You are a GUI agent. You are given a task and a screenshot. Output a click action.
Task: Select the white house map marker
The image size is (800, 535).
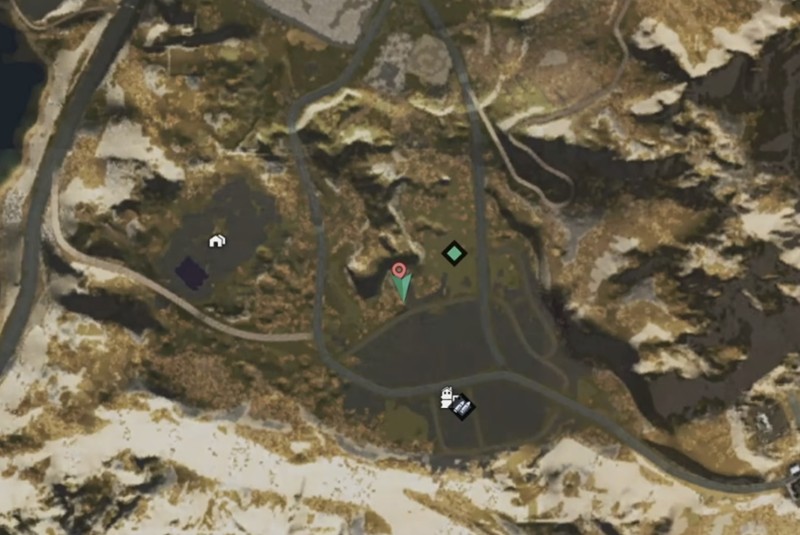(x=216, y=240)
